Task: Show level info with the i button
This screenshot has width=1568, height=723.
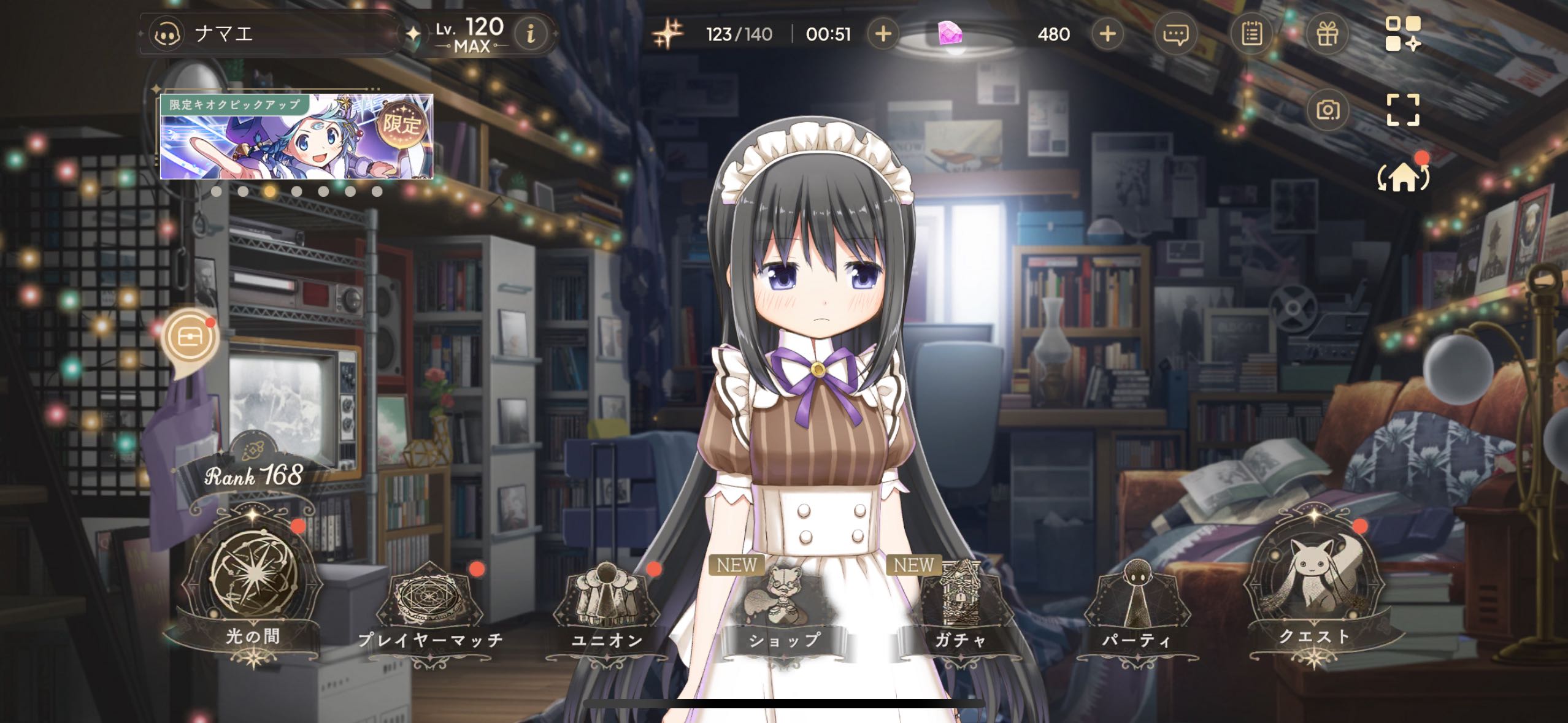Action: click(531, 34)
